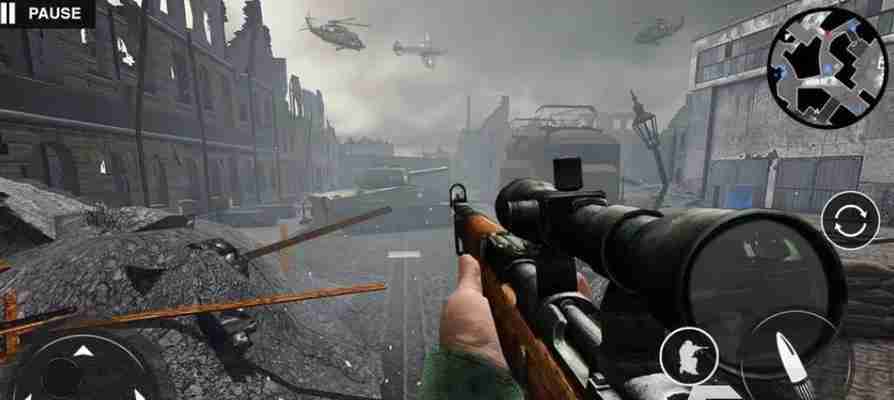
Task: Tap the weapon swap arrows button
Action: pos(850,220)
